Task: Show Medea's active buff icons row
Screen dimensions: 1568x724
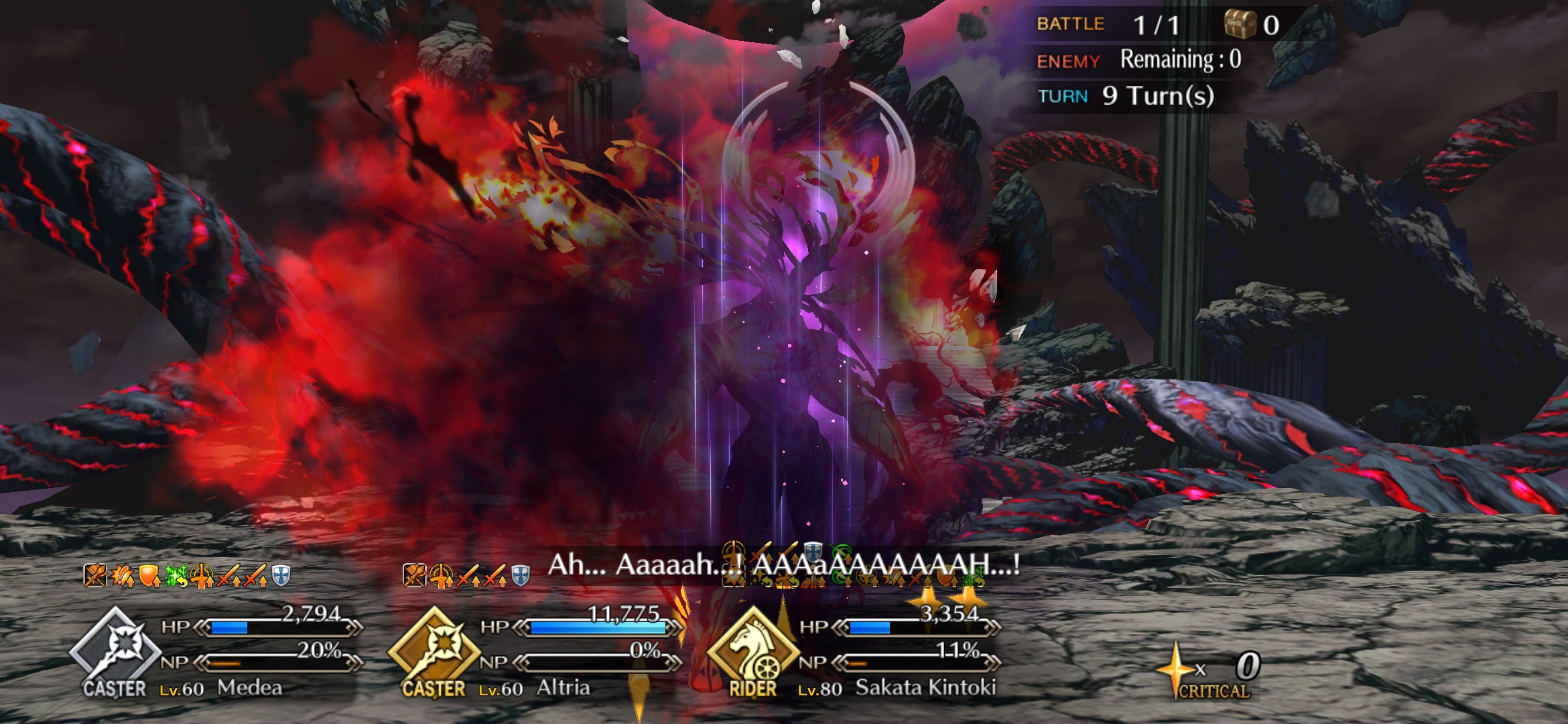Action: 187,575
